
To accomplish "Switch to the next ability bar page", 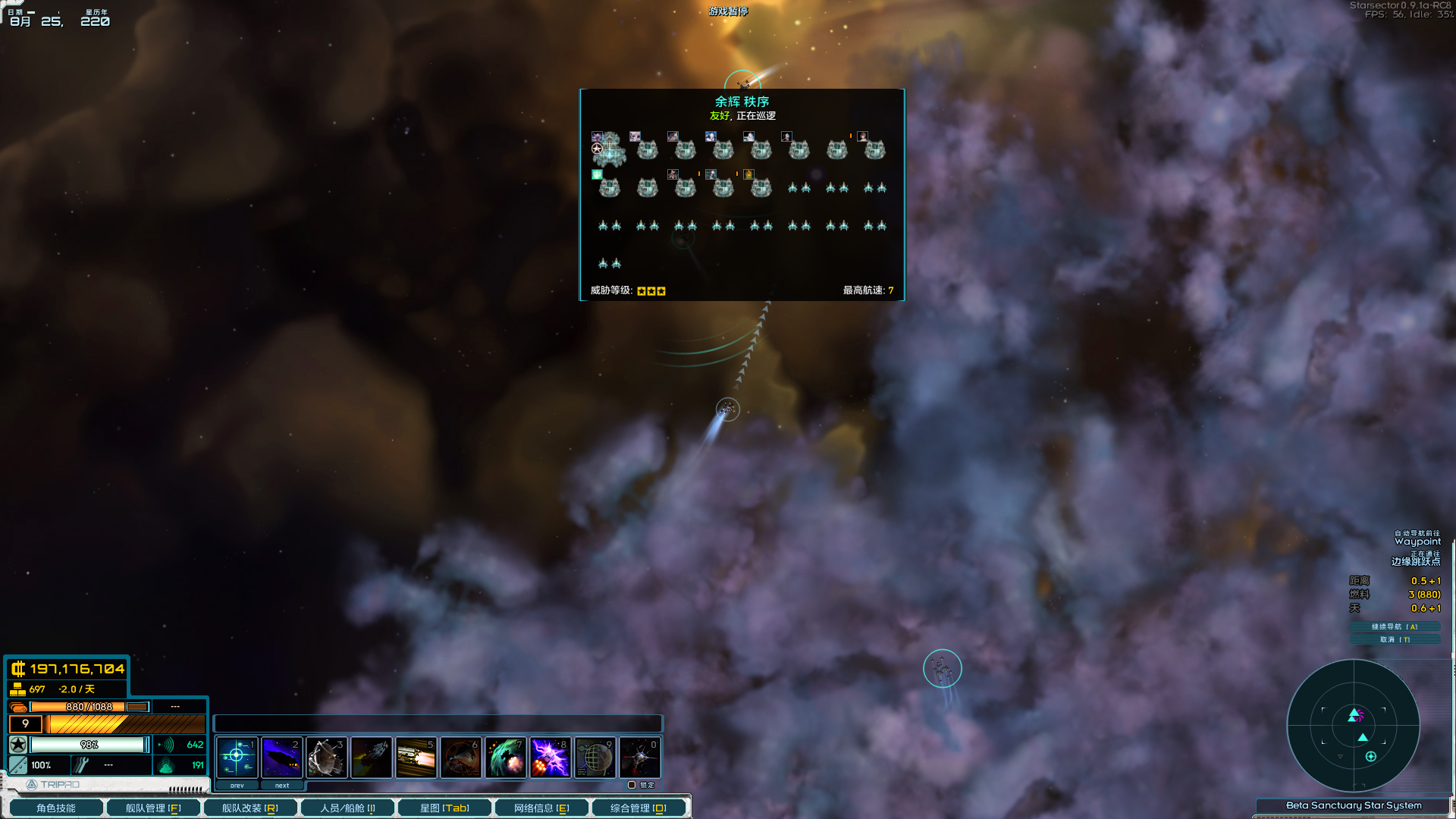I will click(282, 785).
